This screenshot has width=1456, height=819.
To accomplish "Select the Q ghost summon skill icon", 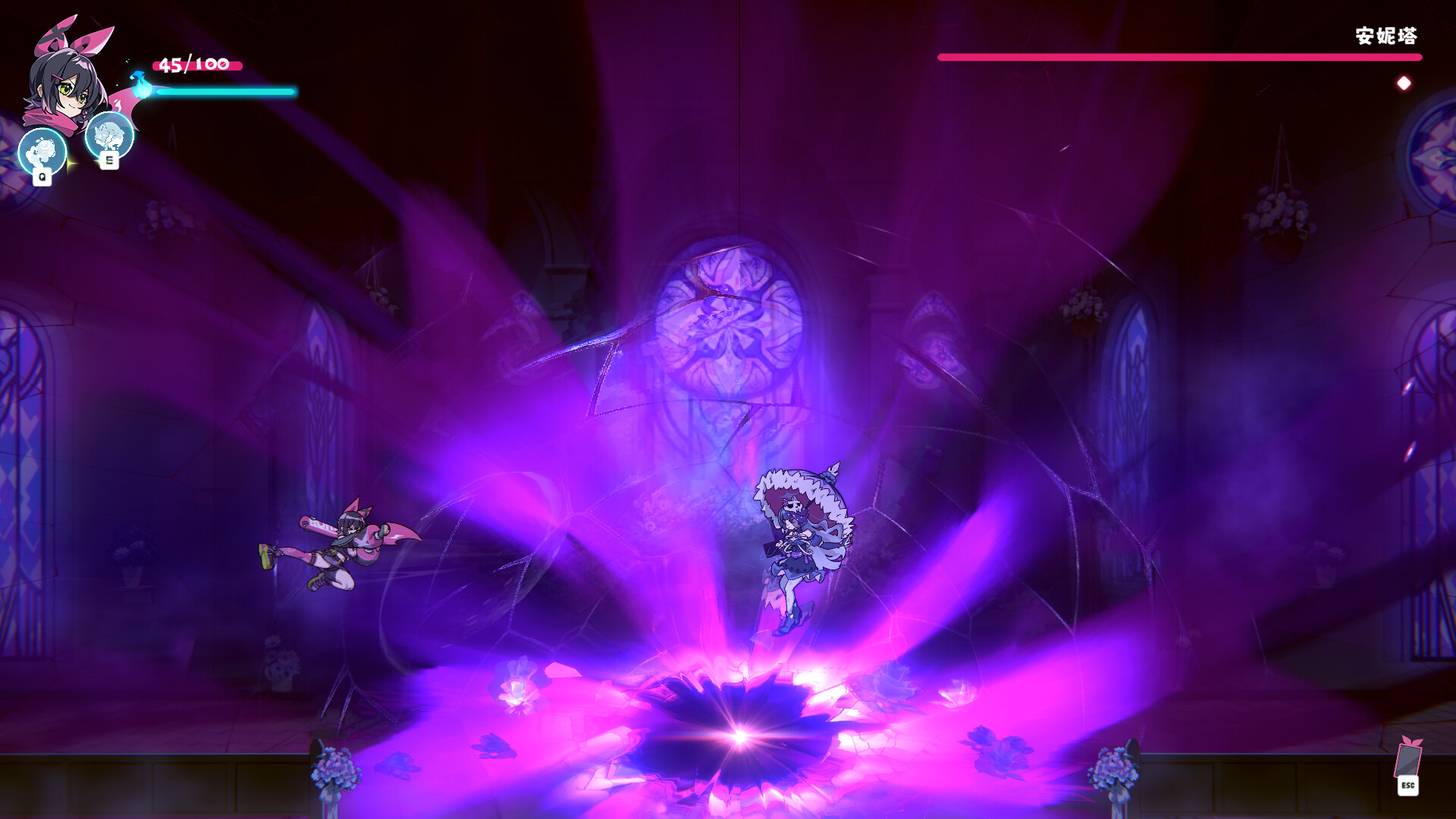I will (42, 150).
